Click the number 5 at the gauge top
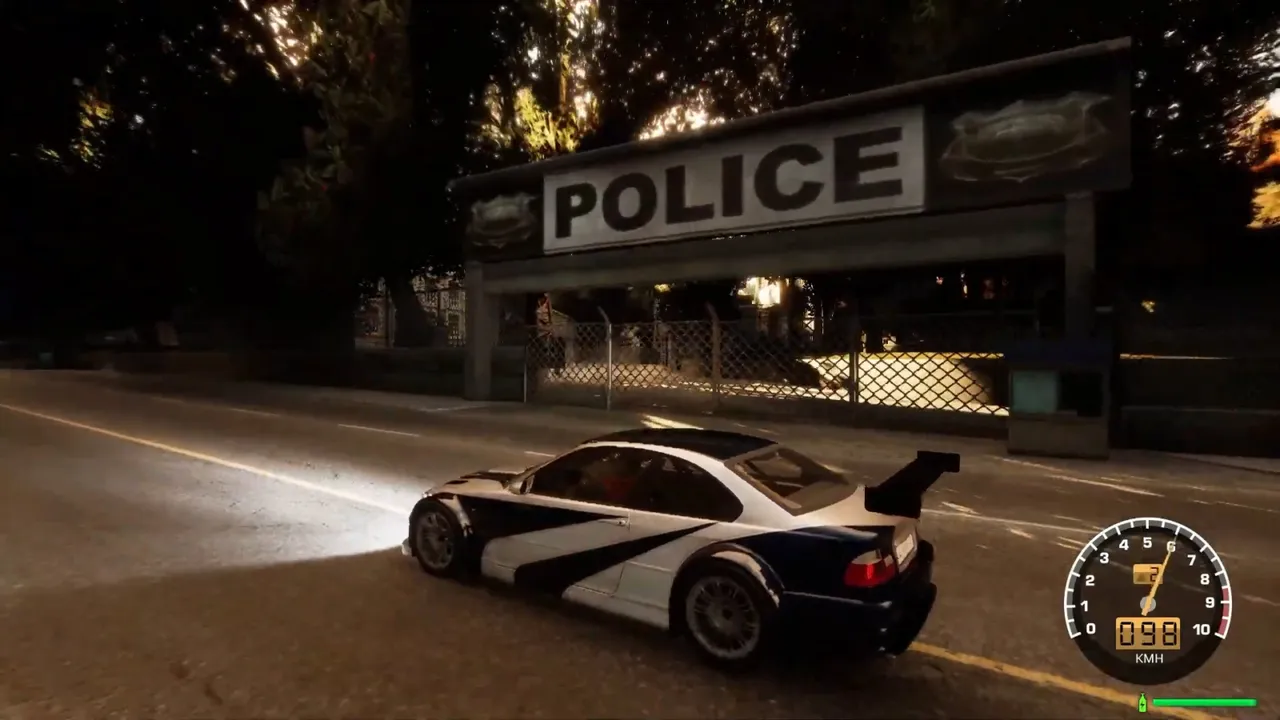This screenshot has height=720, width=1280. [x=1149, y=541]
